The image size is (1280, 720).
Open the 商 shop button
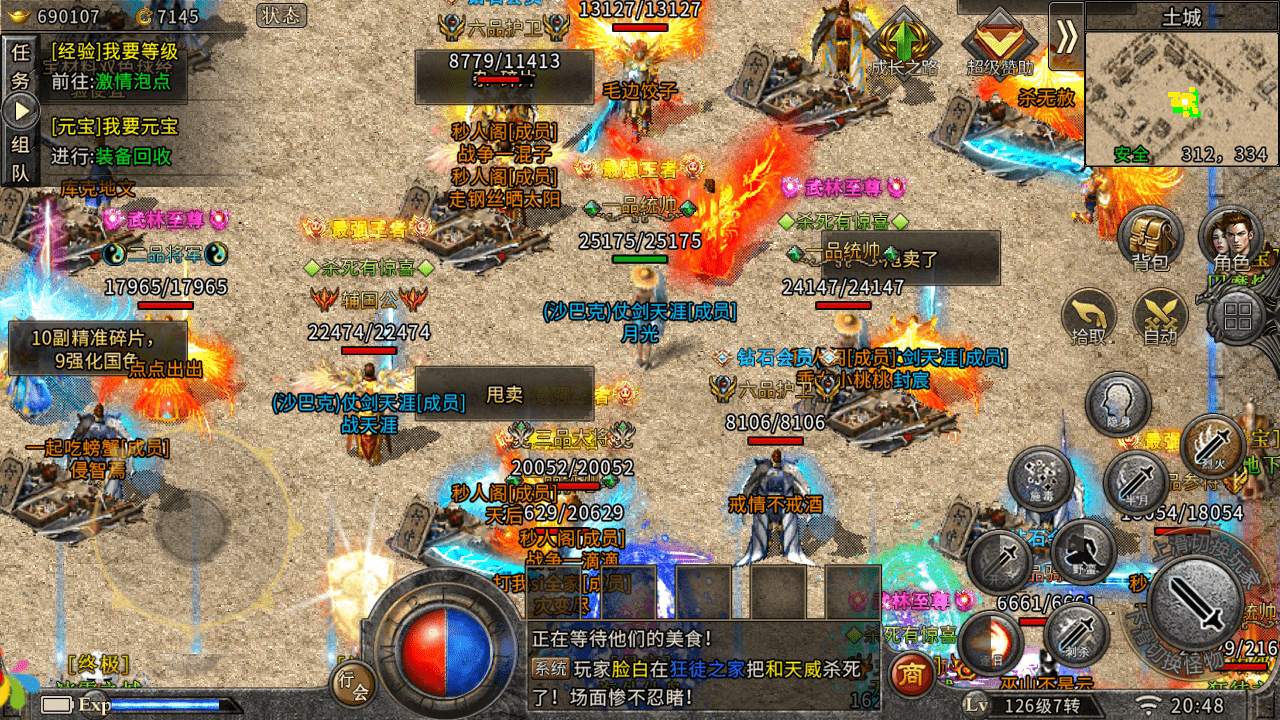(911, 674)
